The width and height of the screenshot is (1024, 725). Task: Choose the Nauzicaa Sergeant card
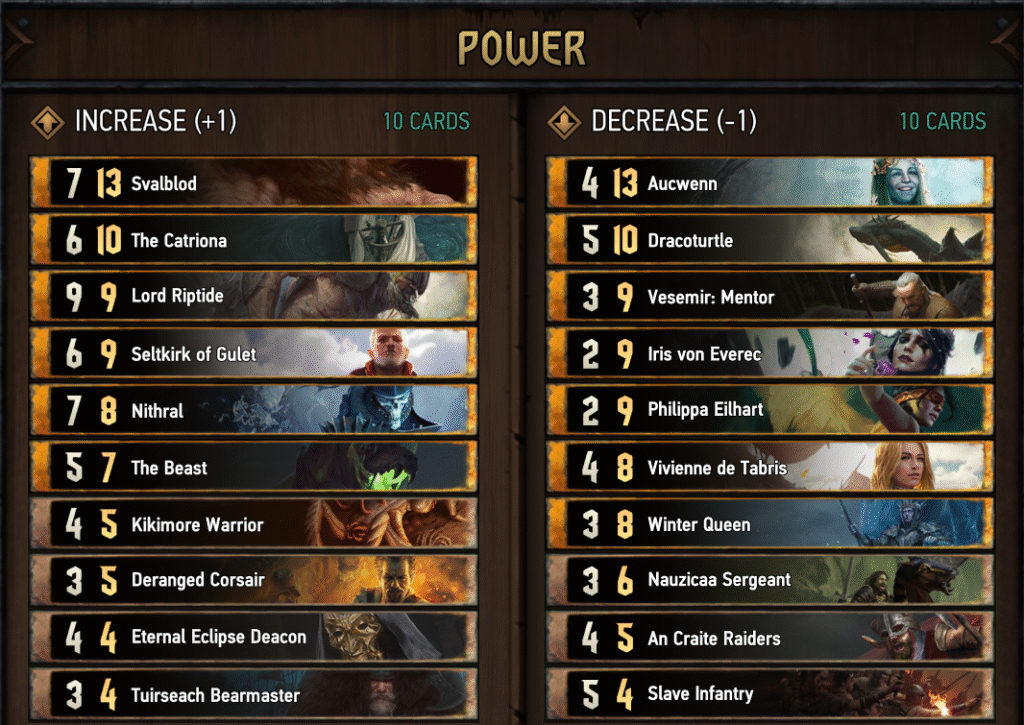770,580
